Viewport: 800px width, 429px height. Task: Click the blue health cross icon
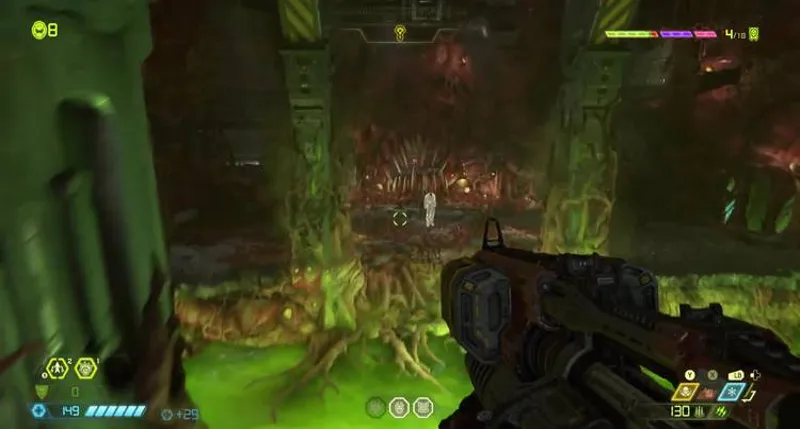[39, 410]
